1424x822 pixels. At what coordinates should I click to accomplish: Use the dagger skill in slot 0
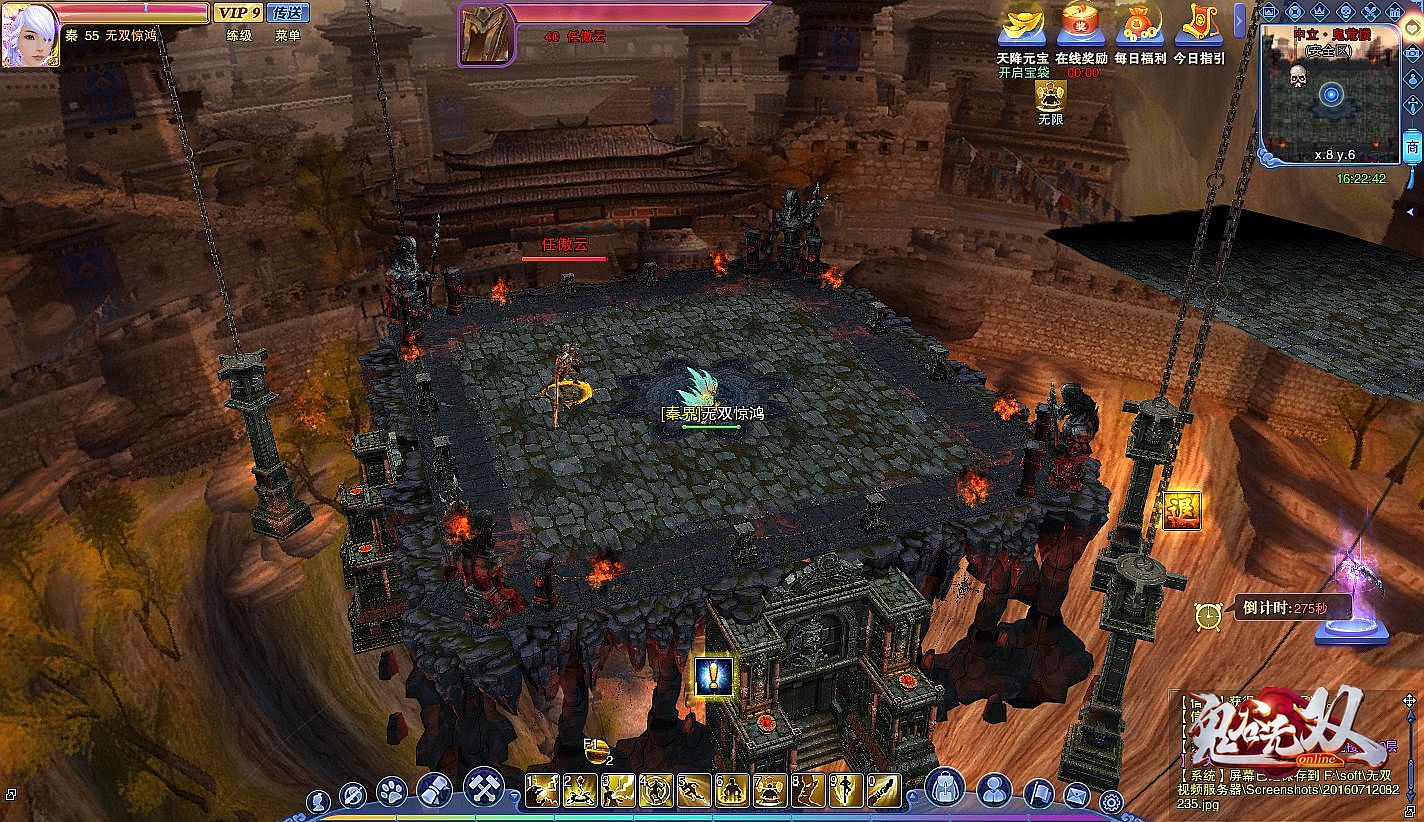[884, 791]
